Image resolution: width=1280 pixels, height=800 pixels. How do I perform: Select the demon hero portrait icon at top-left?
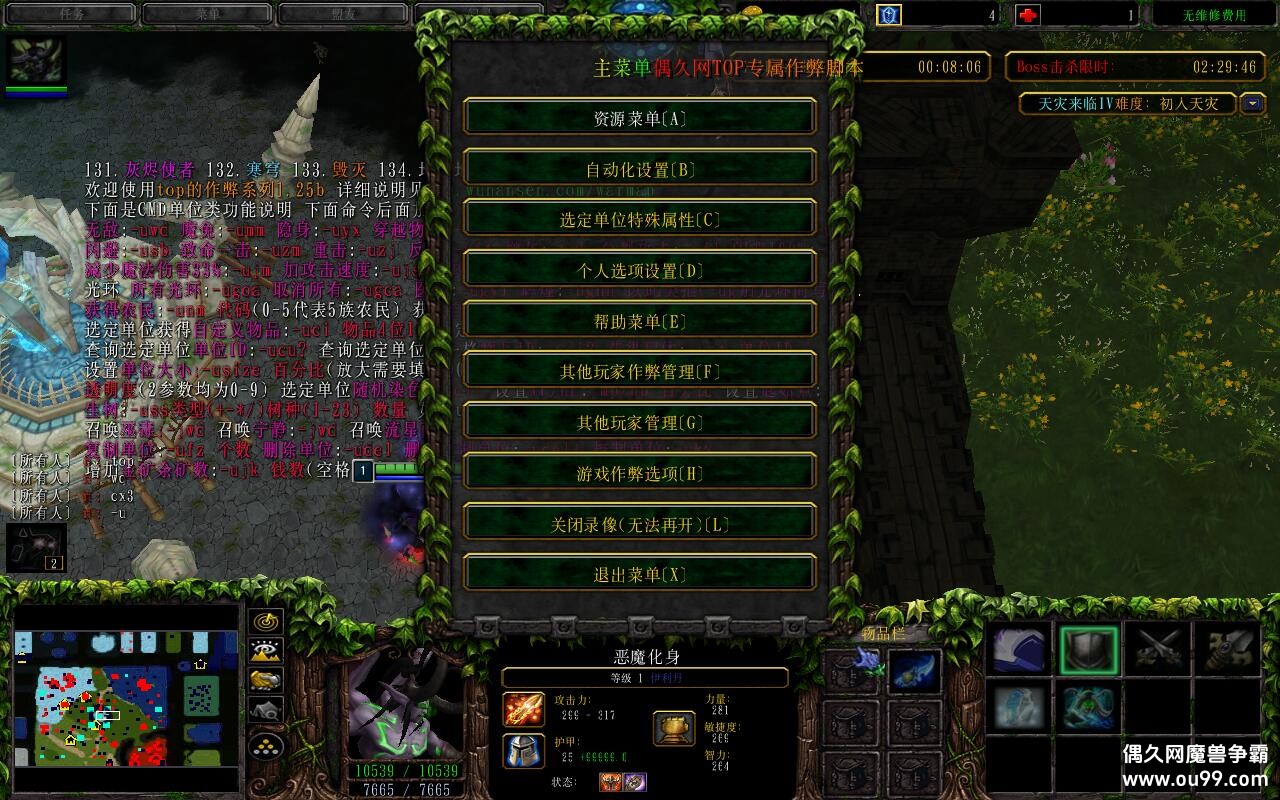click(x=37, y=61)
